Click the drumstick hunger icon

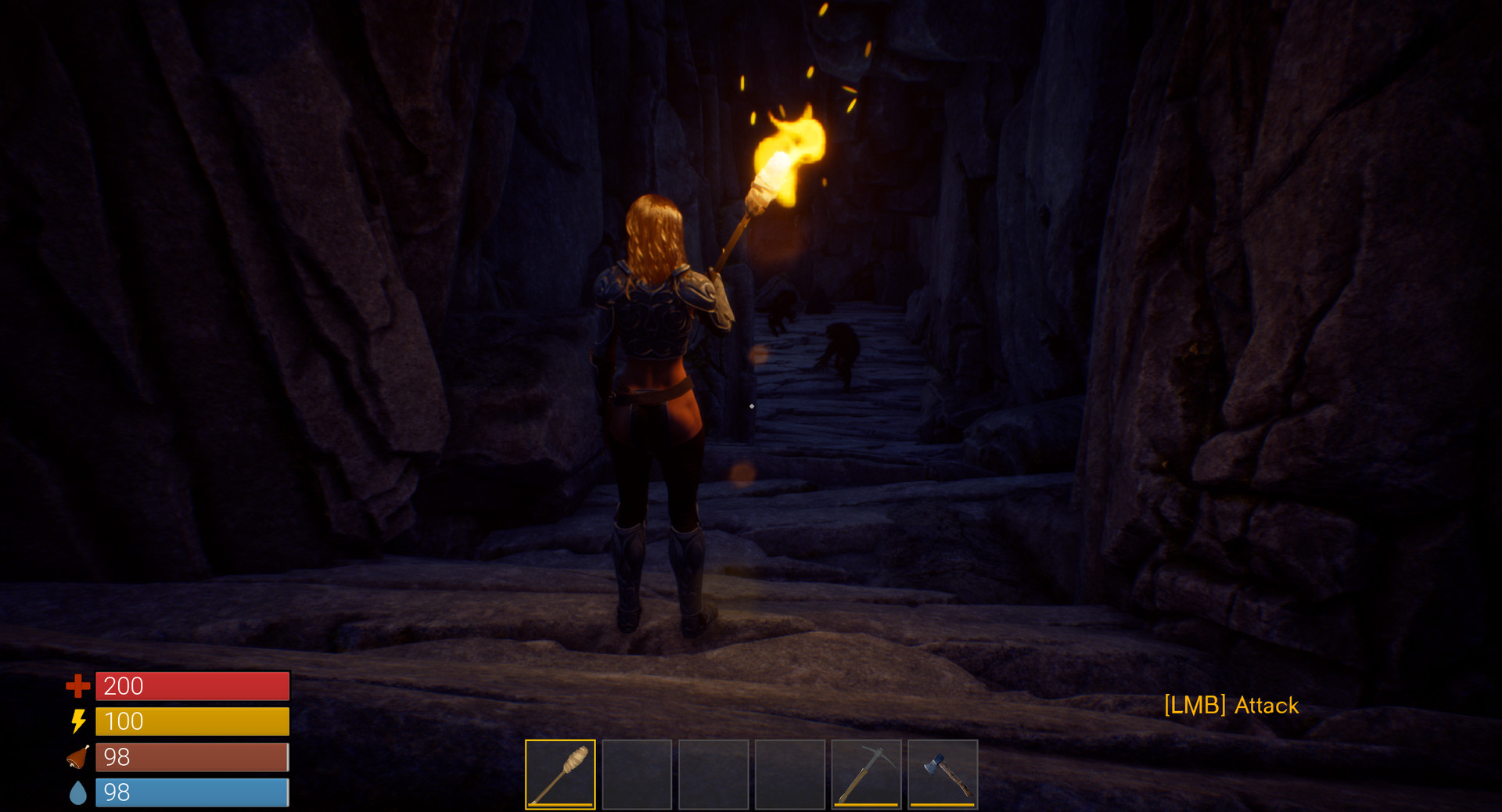[x=78, y=758]
